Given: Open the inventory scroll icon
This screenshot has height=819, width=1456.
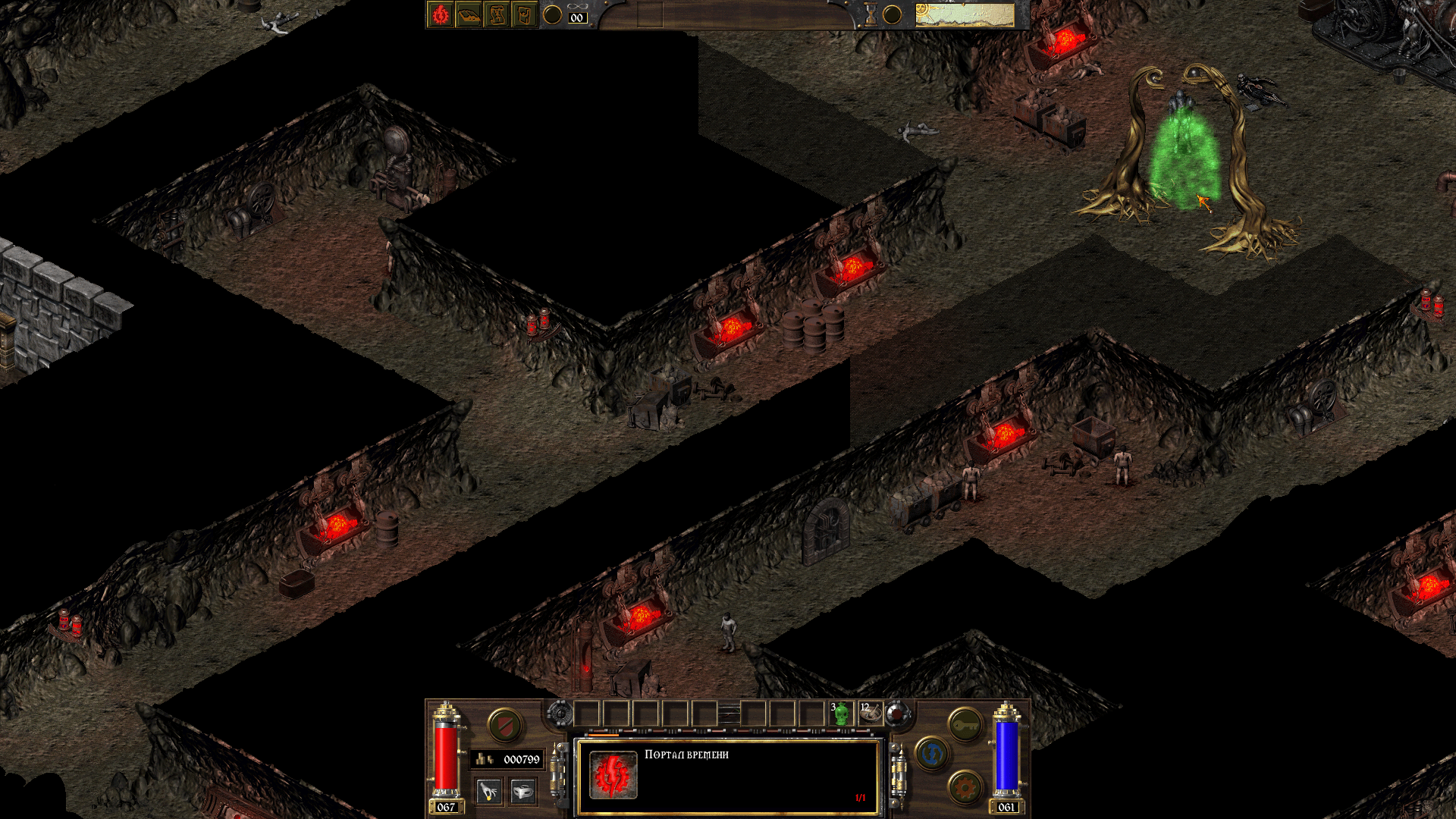Looking at the screenshot, I should 524,15.
